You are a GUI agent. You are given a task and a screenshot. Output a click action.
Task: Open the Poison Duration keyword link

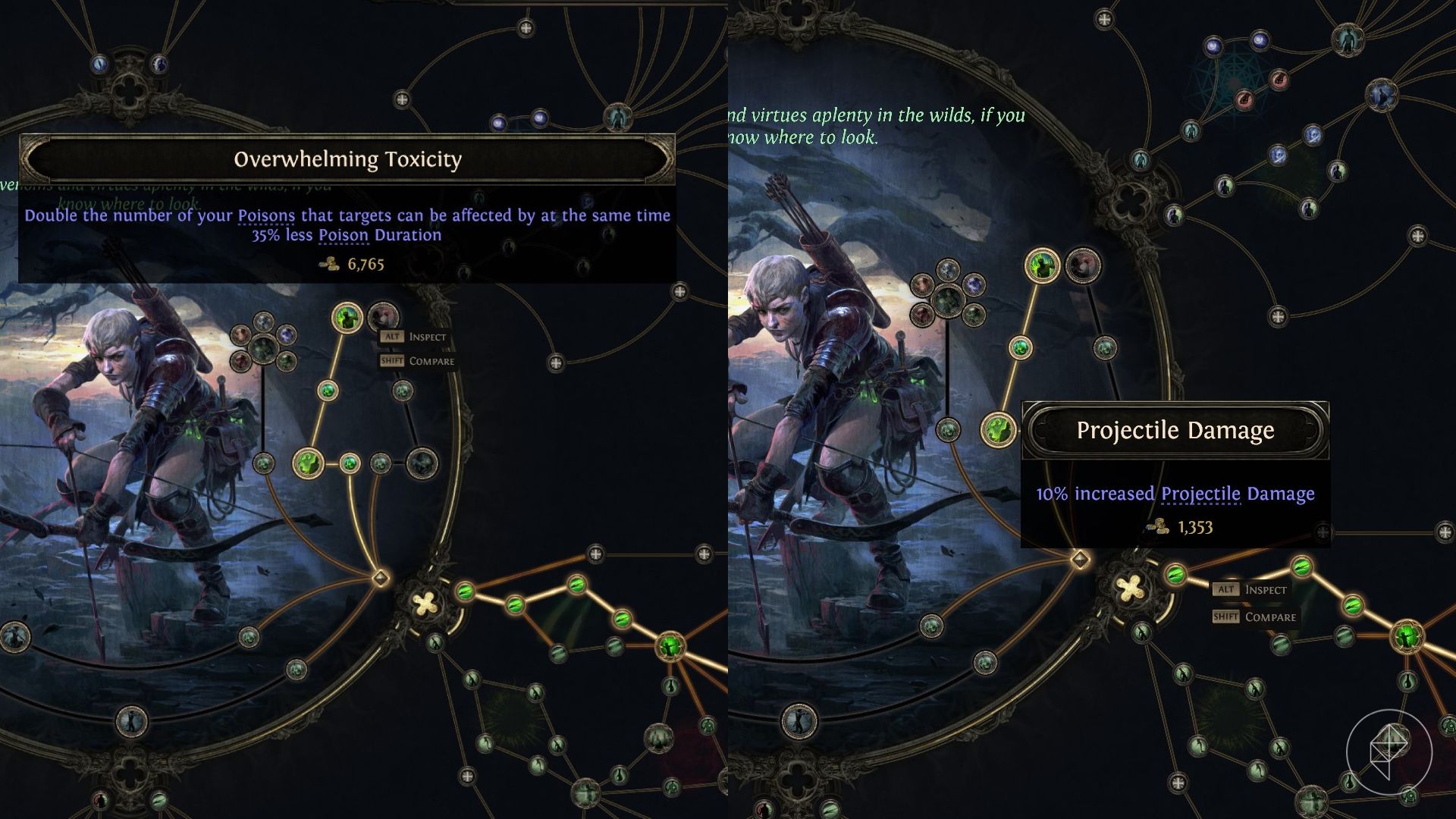point(343,235)
